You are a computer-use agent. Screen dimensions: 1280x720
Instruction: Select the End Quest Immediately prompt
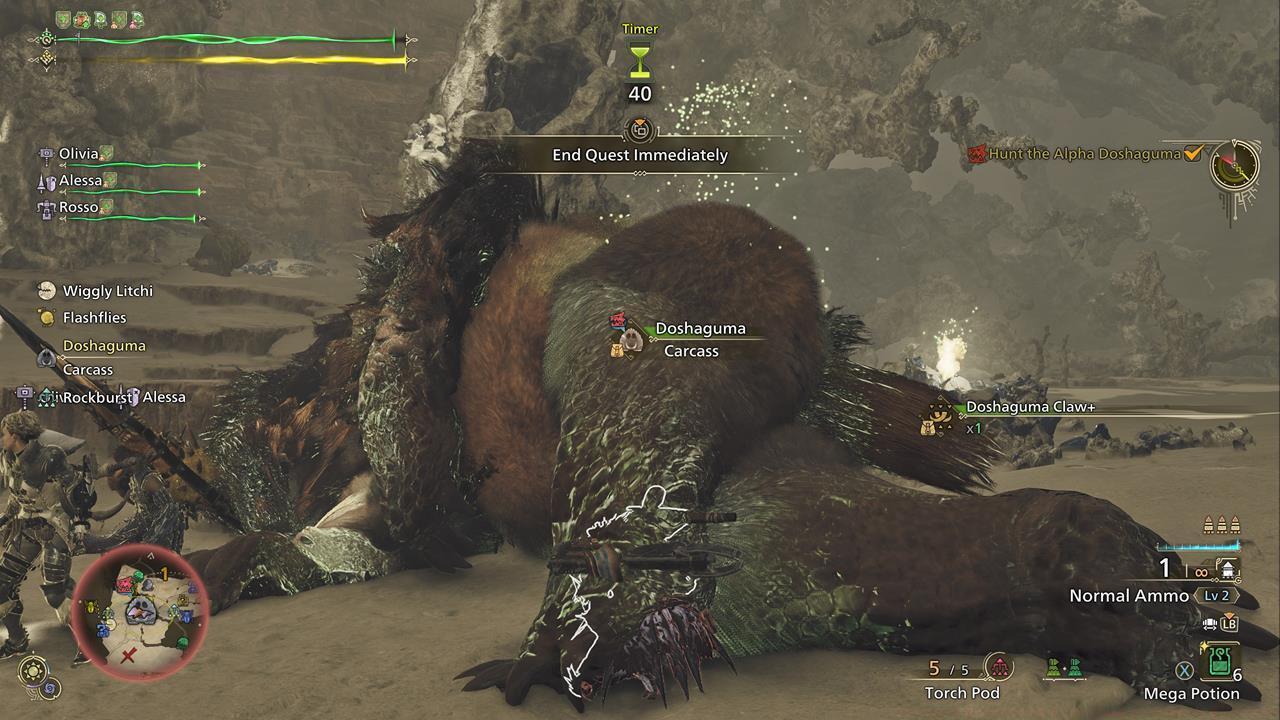(x=640, y=155)
